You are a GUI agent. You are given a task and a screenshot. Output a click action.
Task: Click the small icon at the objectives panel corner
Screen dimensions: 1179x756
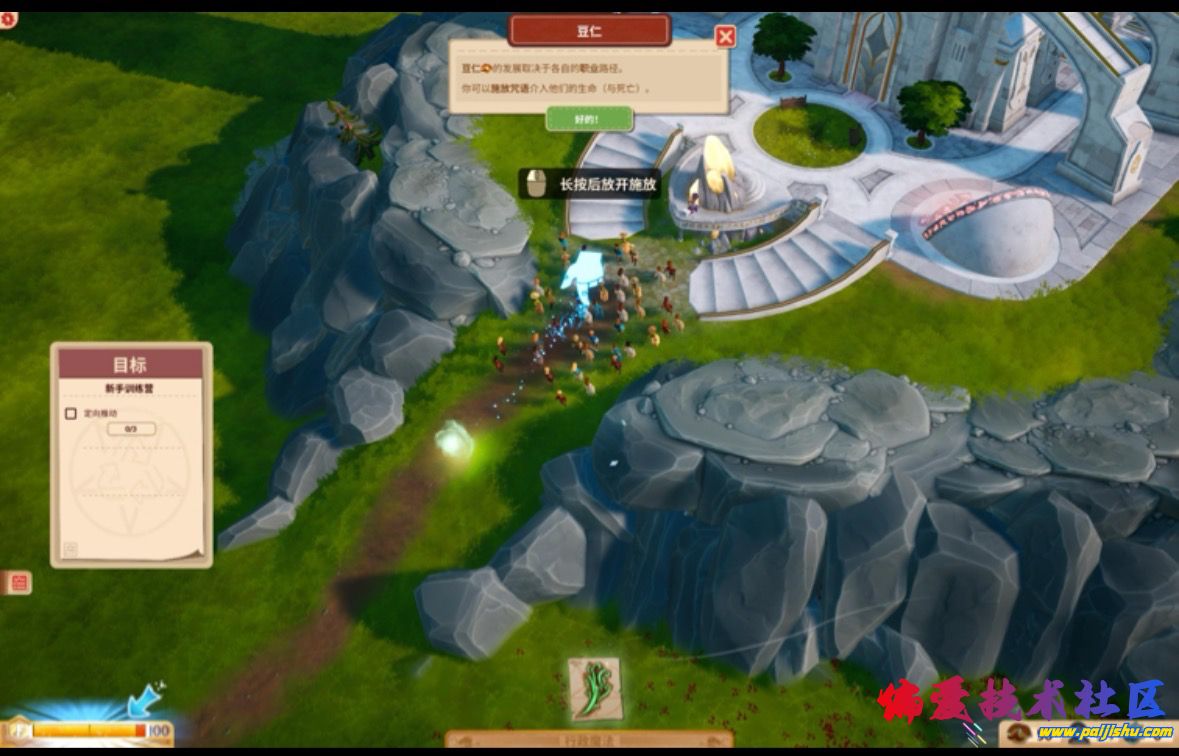[71, 548]
